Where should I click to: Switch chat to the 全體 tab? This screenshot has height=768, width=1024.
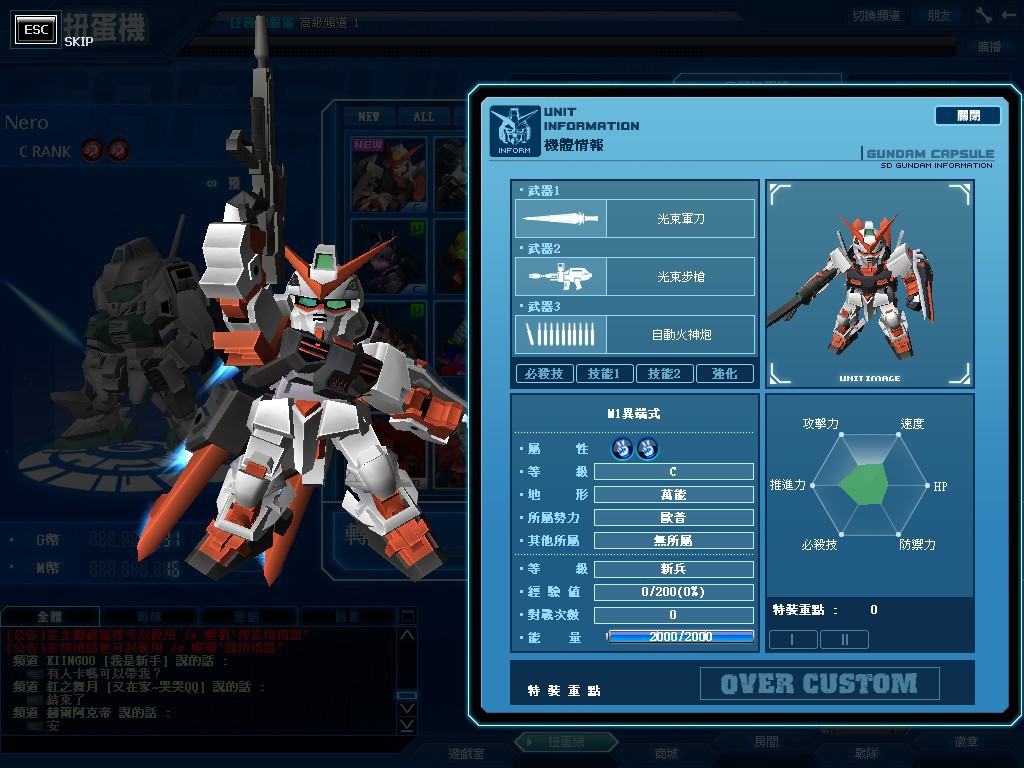pos(49,617)
